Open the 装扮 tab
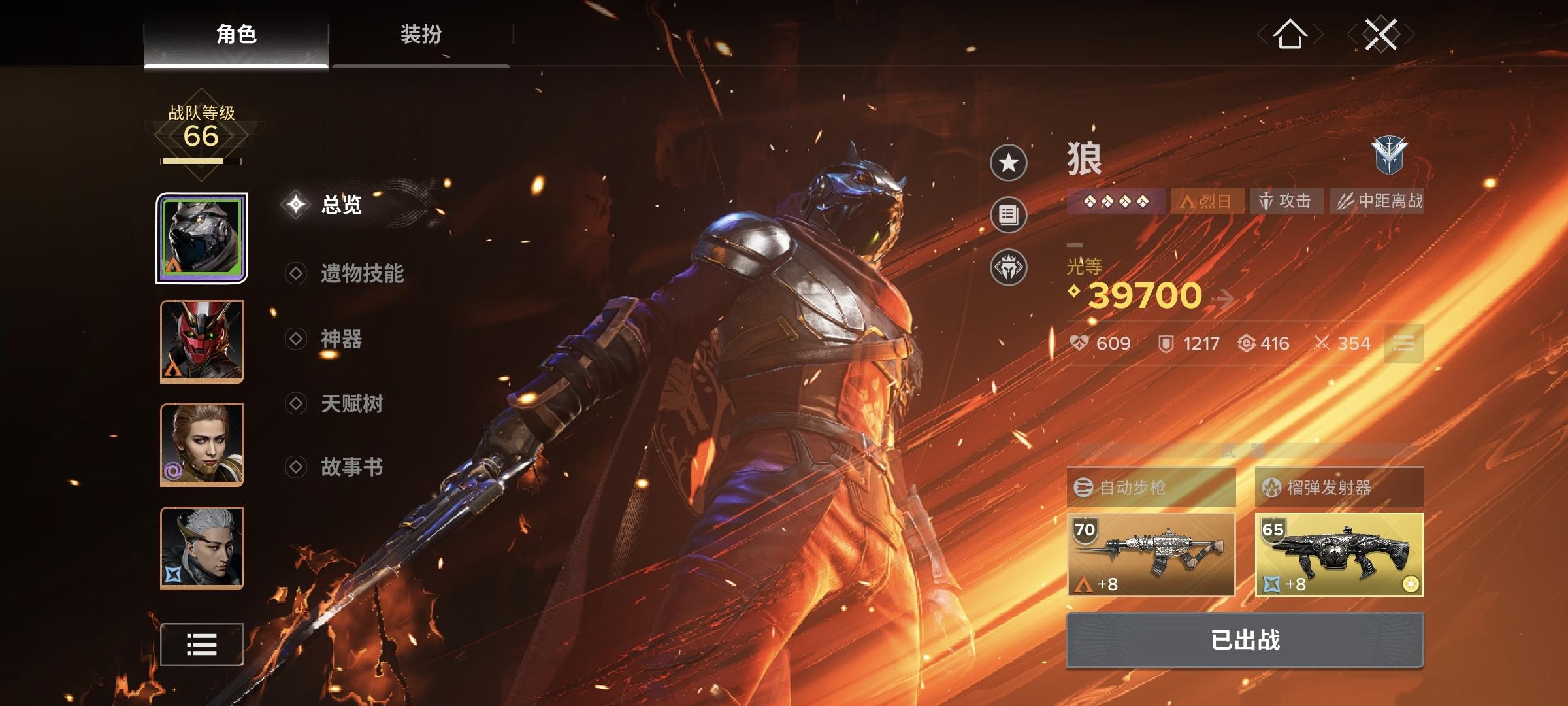The height and width of the screenshot is (706, 1568). [421, 34]
